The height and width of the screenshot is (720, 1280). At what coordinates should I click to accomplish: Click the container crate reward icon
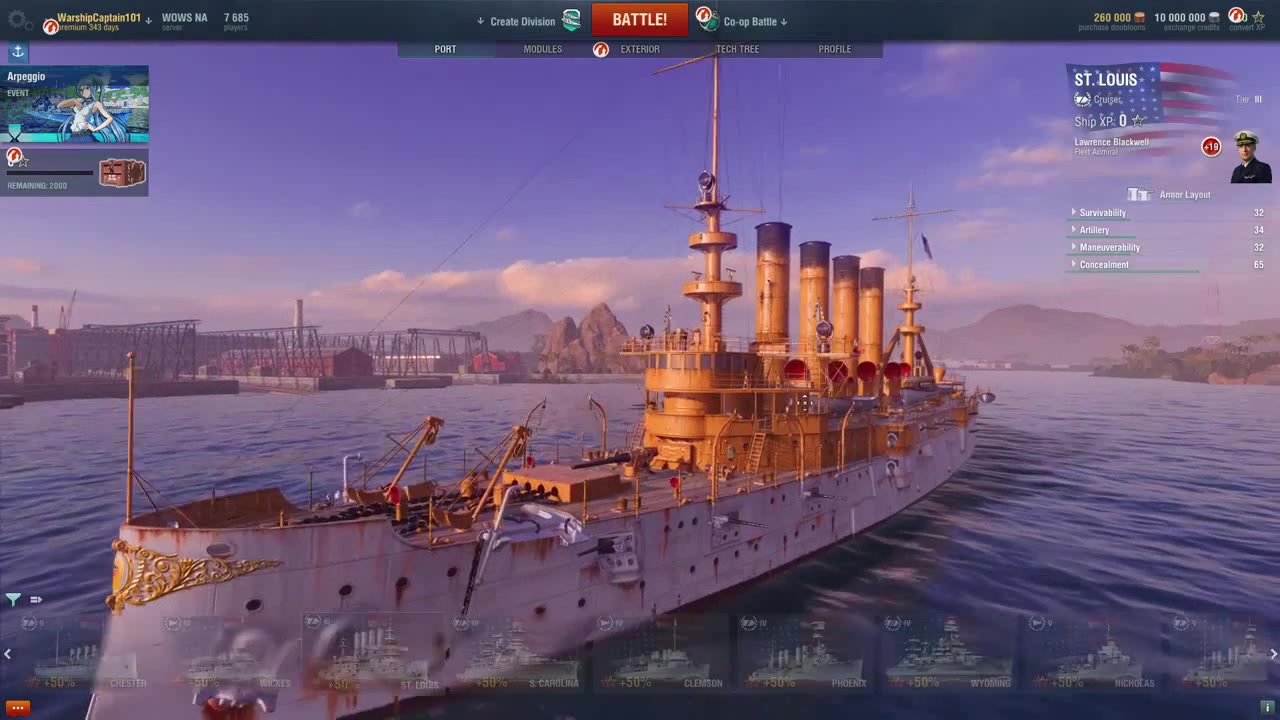[x=122, y=173]
